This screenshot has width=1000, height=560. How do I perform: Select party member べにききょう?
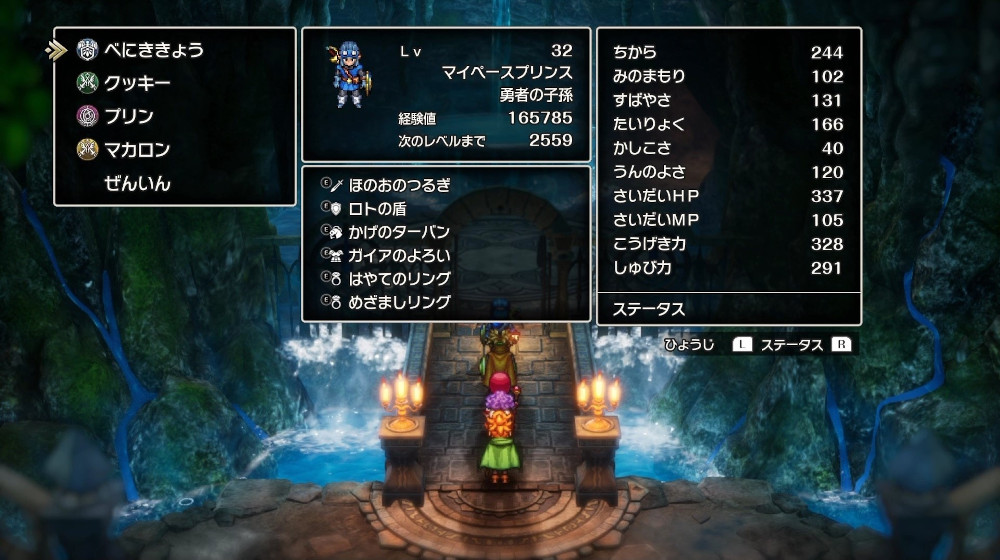coord(154,50)
